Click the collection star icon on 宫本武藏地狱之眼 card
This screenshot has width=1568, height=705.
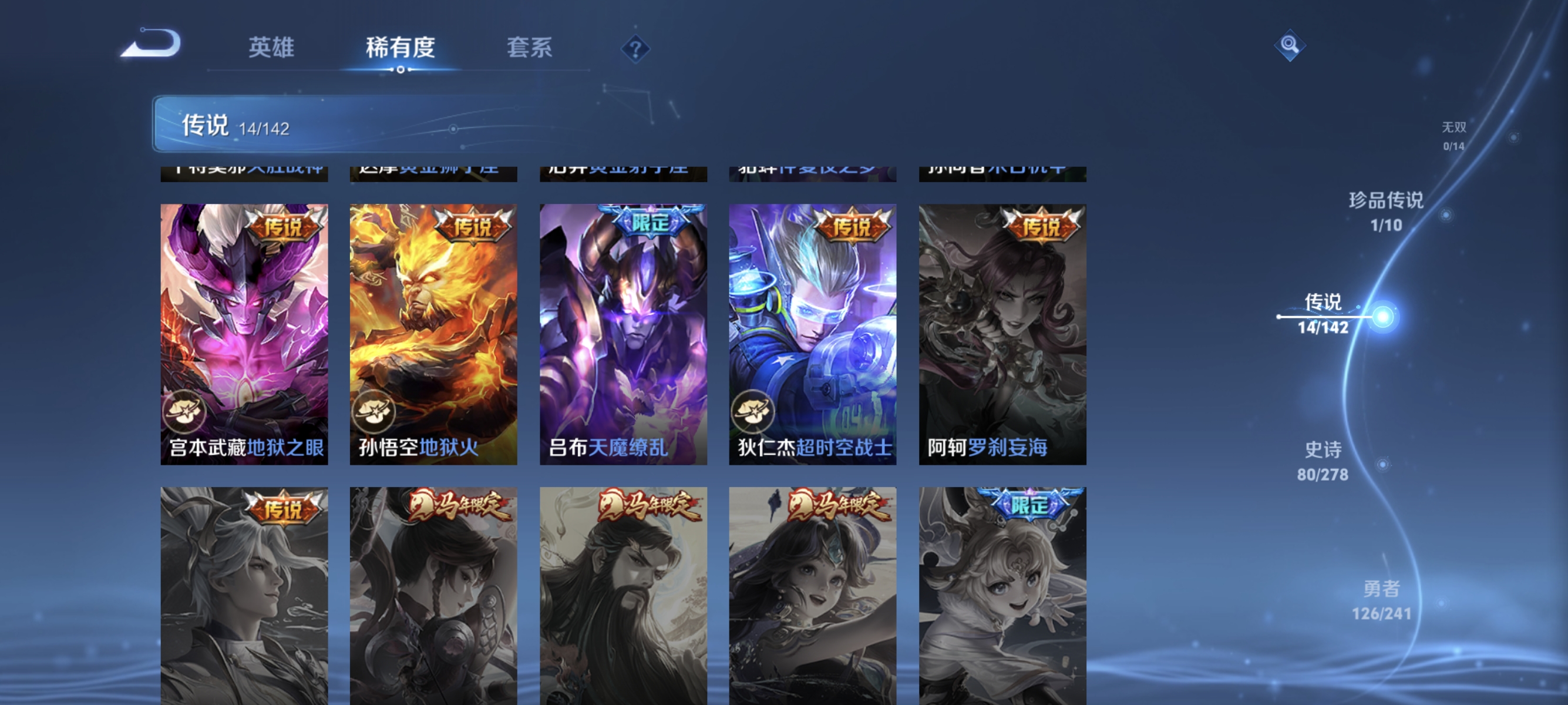click(x=188, y=414)
